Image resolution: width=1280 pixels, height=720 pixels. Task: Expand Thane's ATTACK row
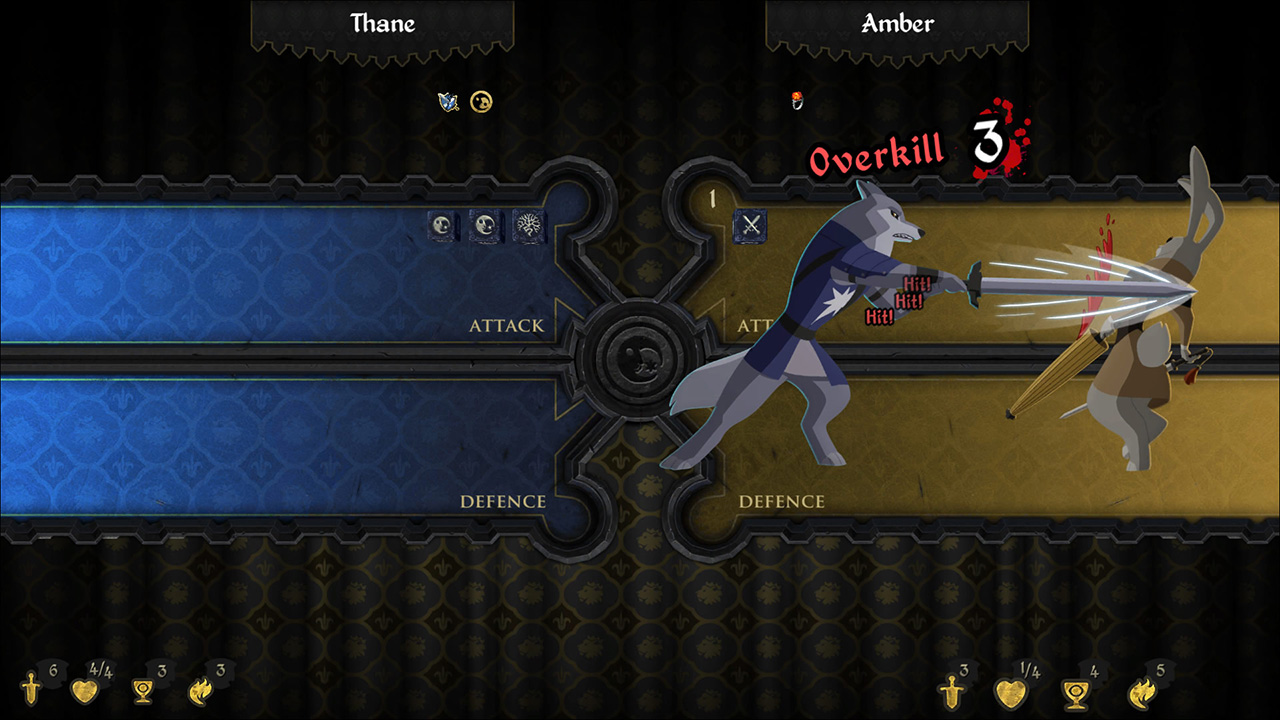508,325
